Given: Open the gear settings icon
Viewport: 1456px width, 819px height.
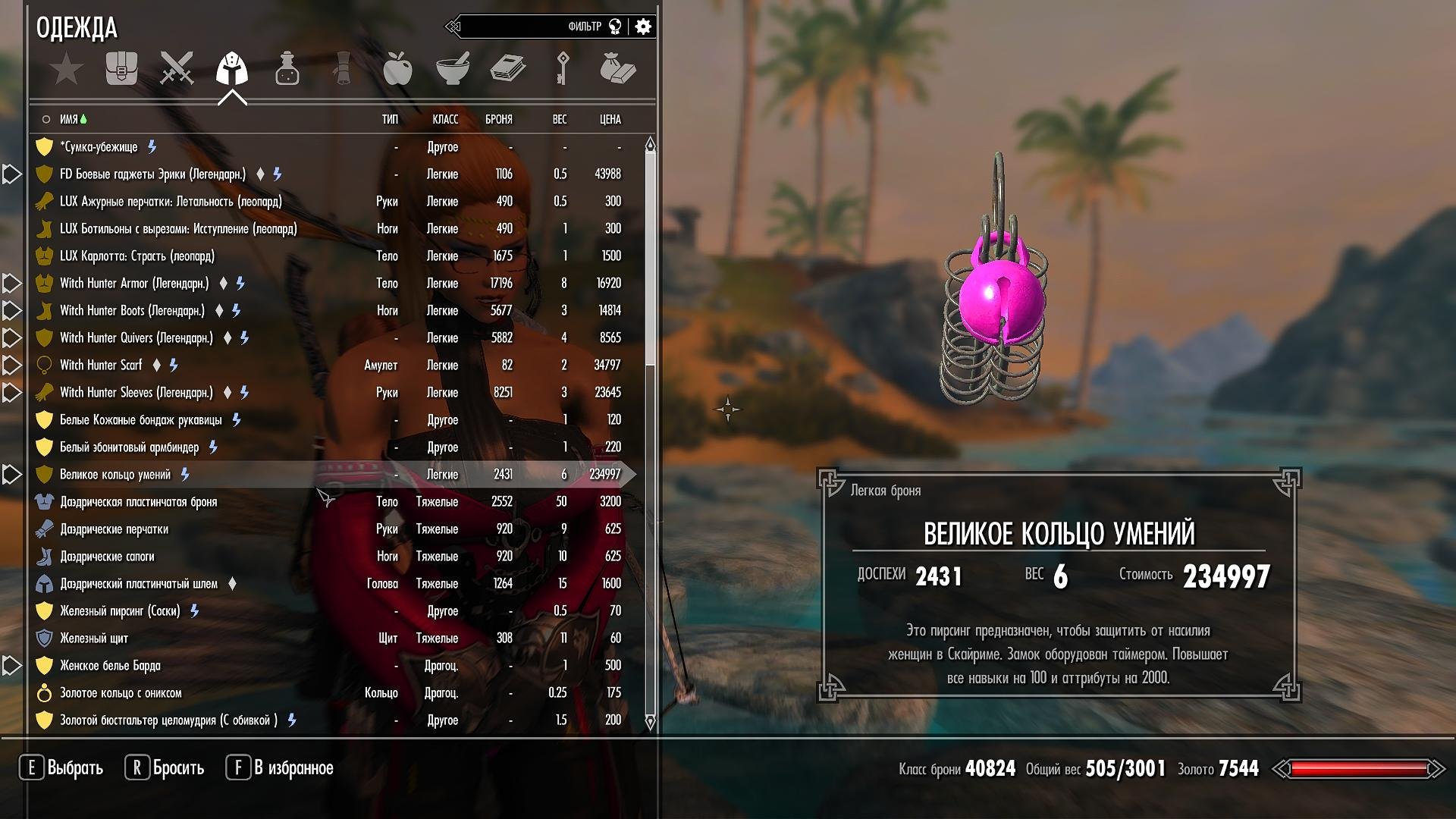Looking at the screenshot, I should [x=643, y=27].
